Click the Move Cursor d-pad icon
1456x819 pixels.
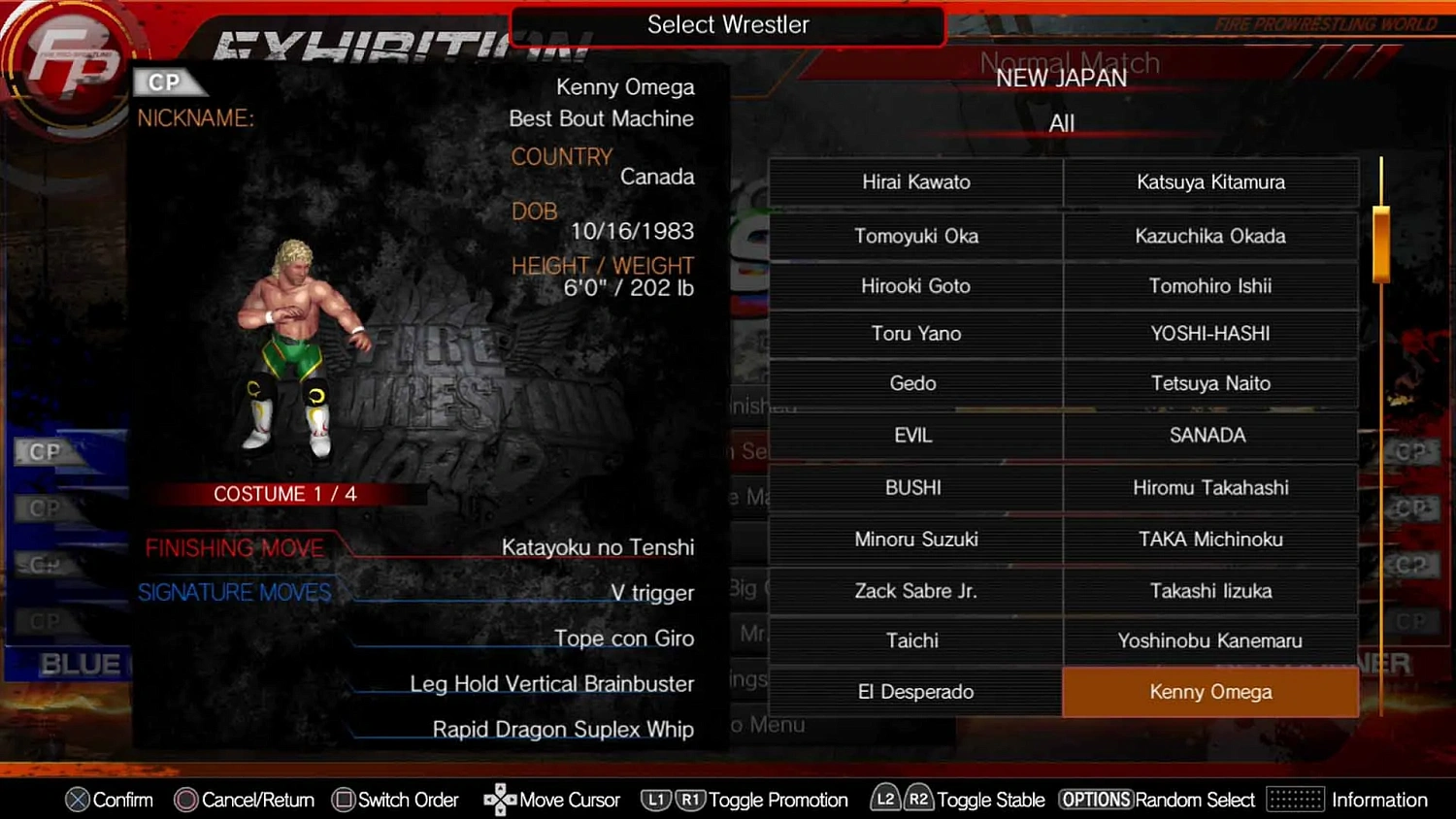tap(499, 800)
